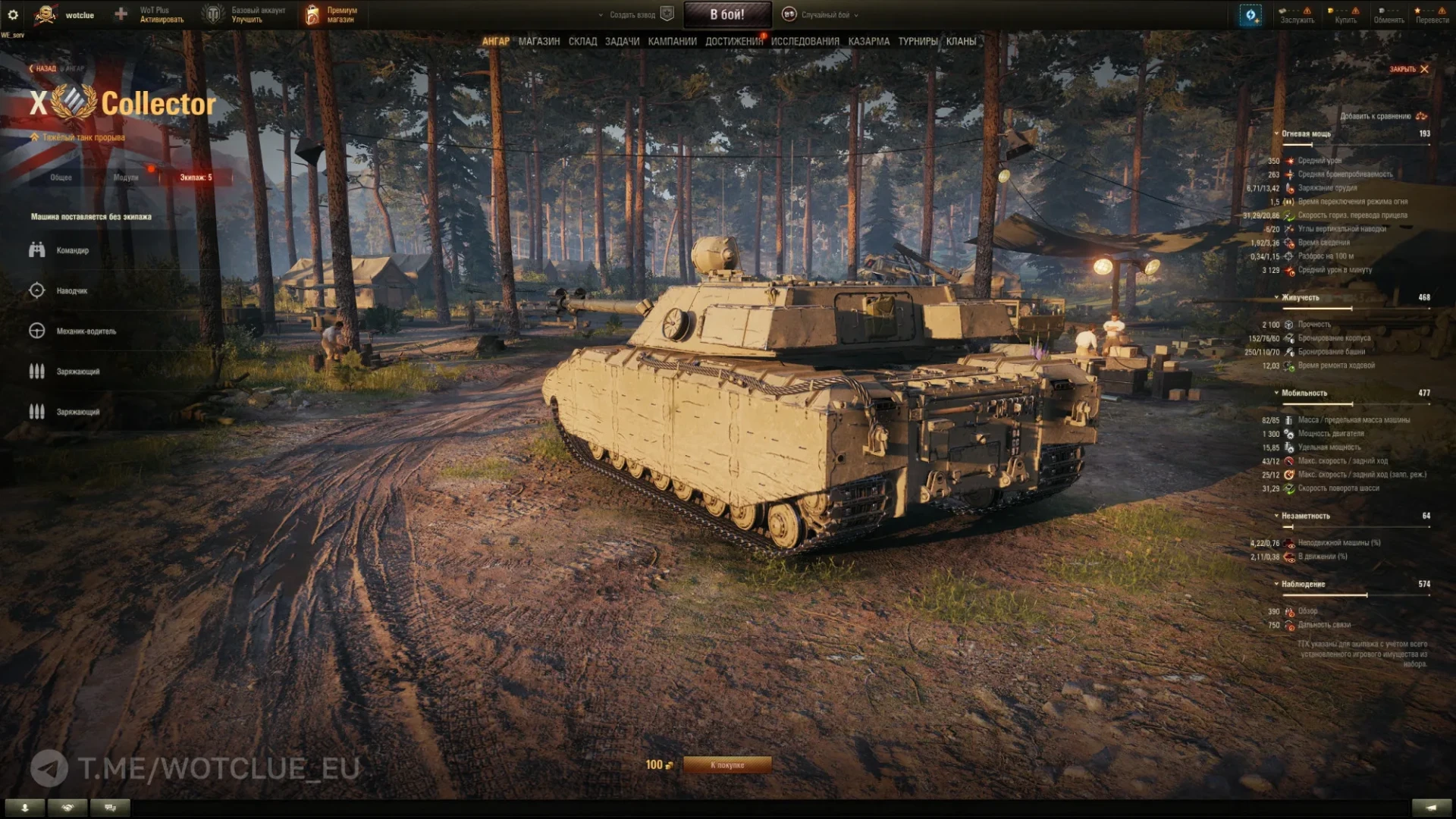Image resolution: width=1456 pixels, height=819 pixels.
Task: Start battle with the В бой! button
Action: pyautogui.click(x=727, y=14)
